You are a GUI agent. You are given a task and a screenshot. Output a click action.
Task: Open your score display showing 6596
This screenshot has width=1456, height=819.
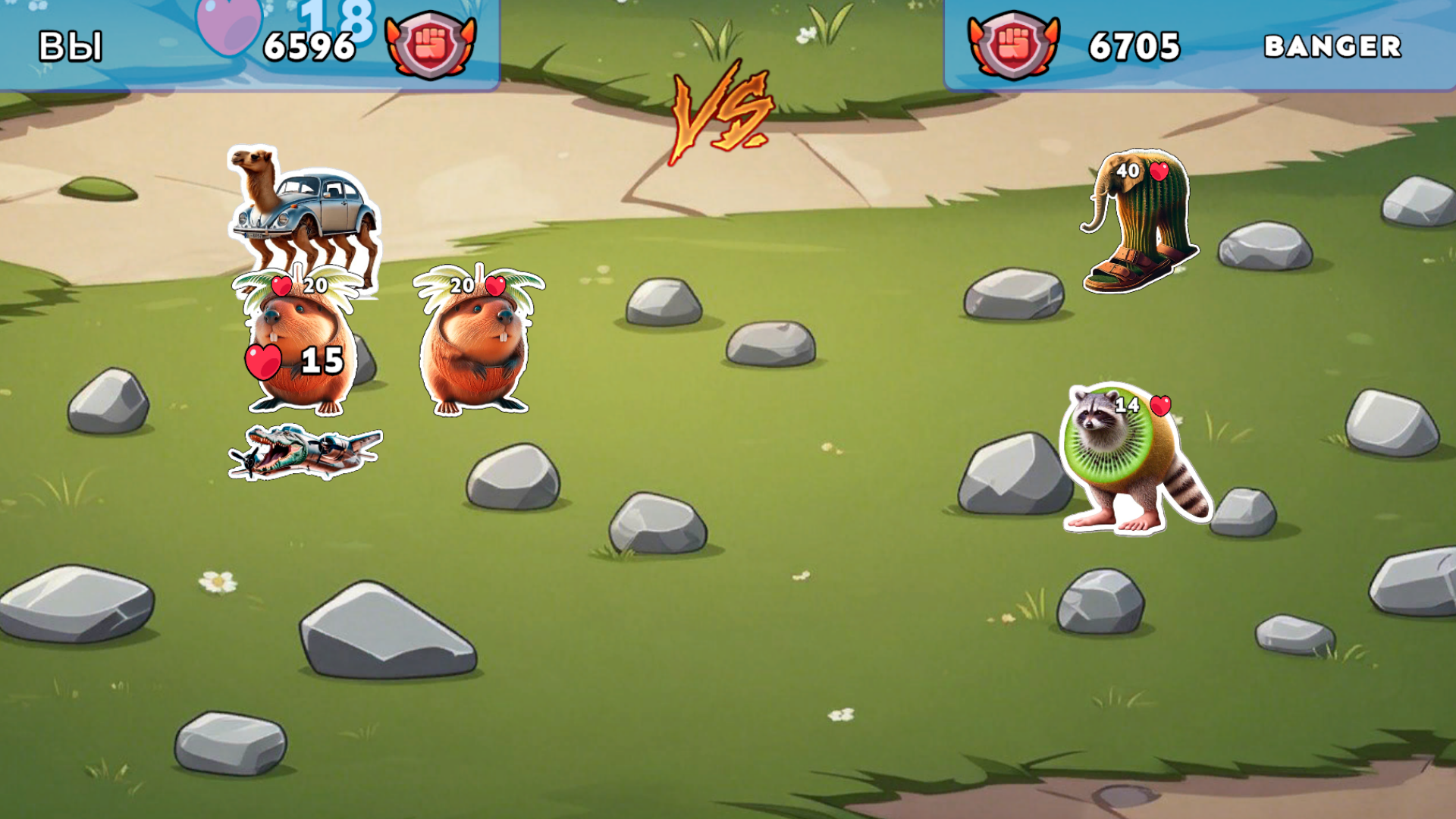coord(308,45)
